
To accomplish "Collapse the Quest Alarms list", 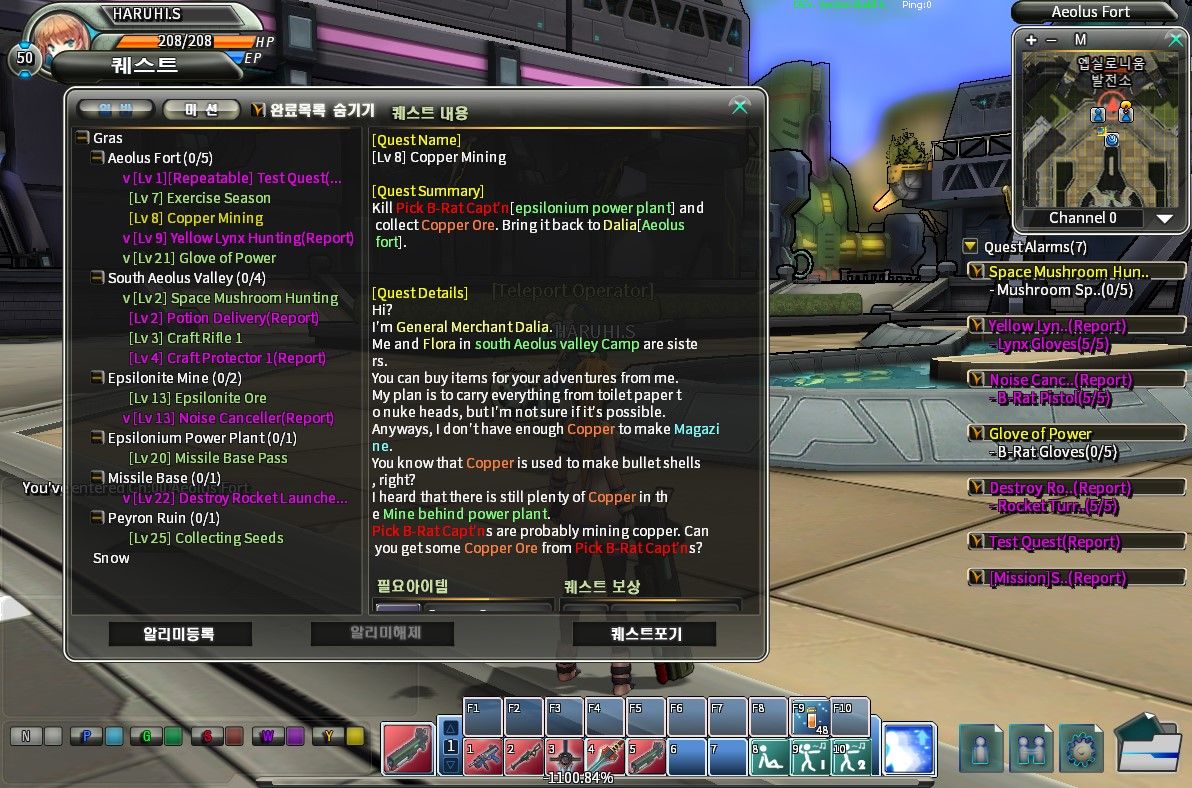I will point(970,247).
